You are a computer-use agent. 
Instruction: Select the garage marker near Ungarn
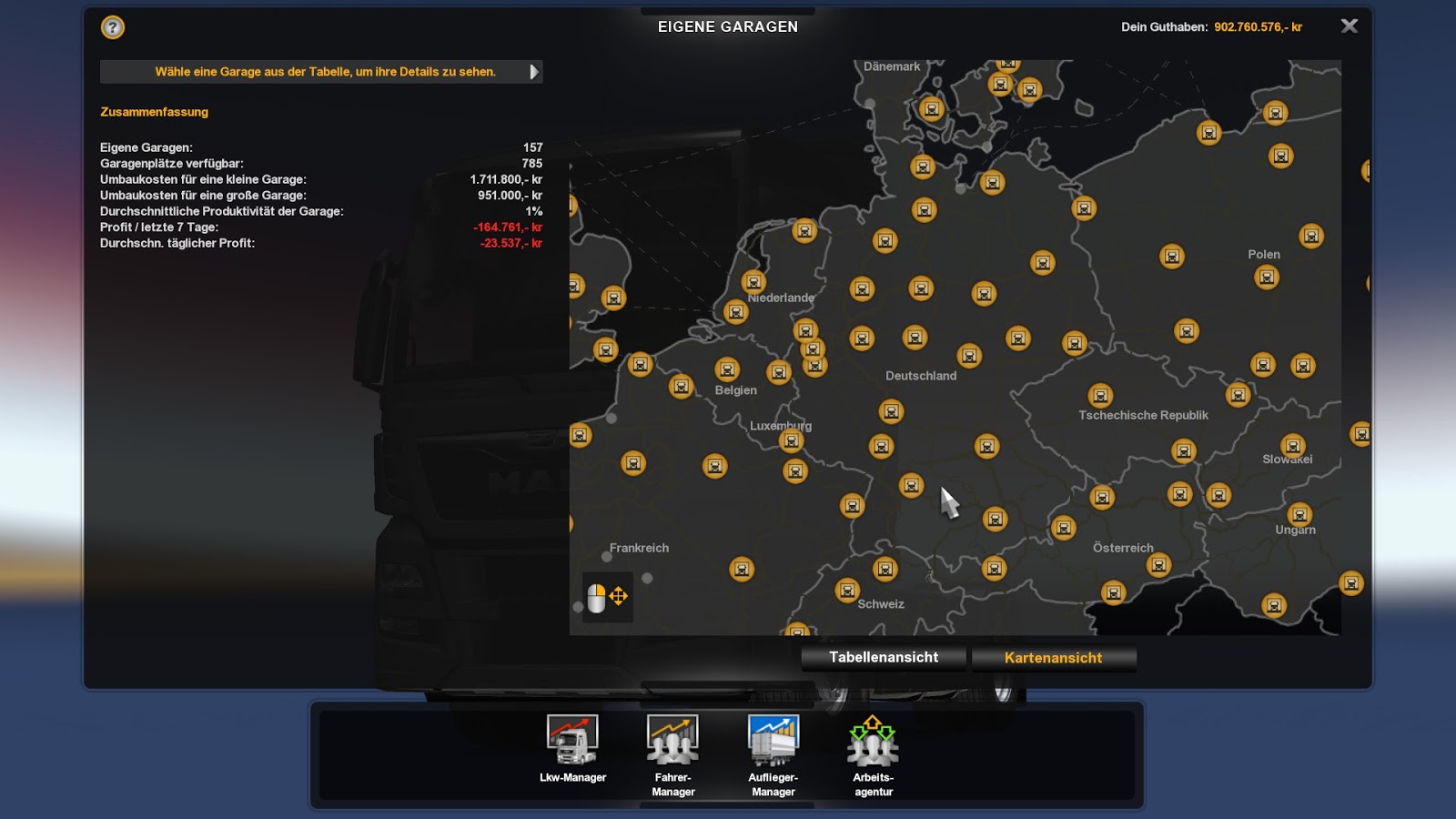click(1299, 511)
